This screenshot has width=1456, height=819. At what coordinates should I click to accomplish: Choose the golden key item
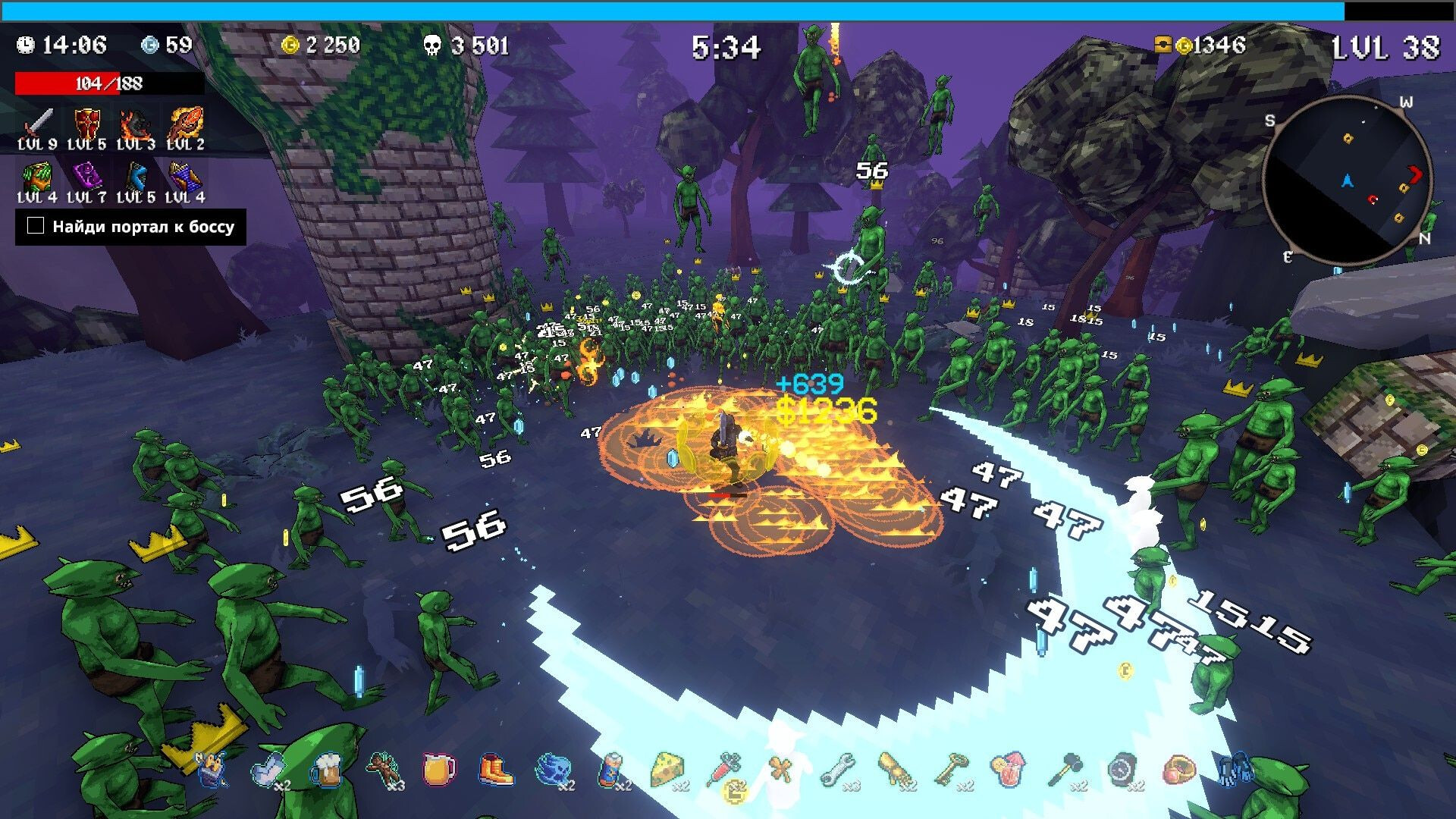951,770
